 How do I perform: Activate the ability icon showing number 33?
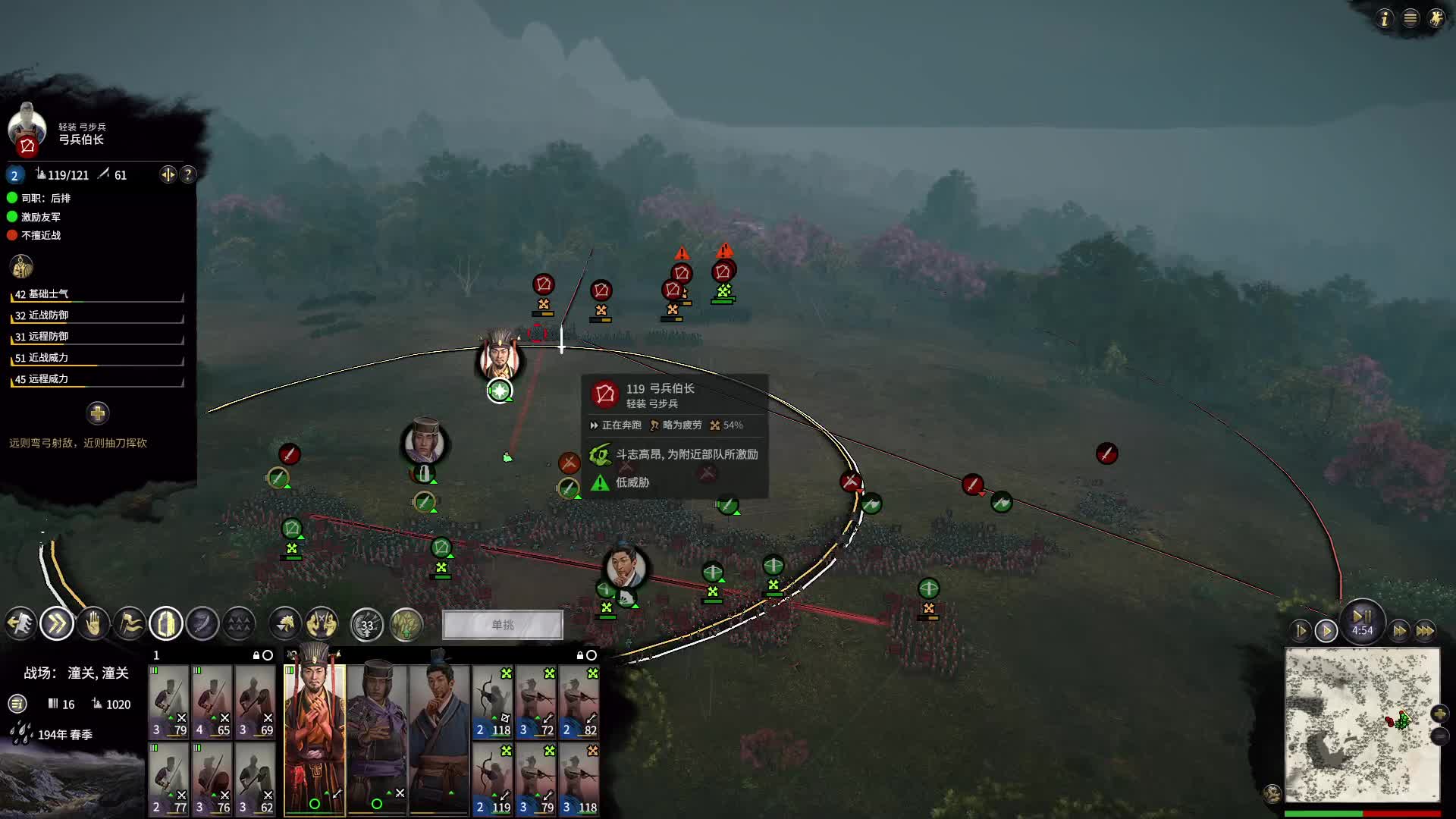click(367, 625)
